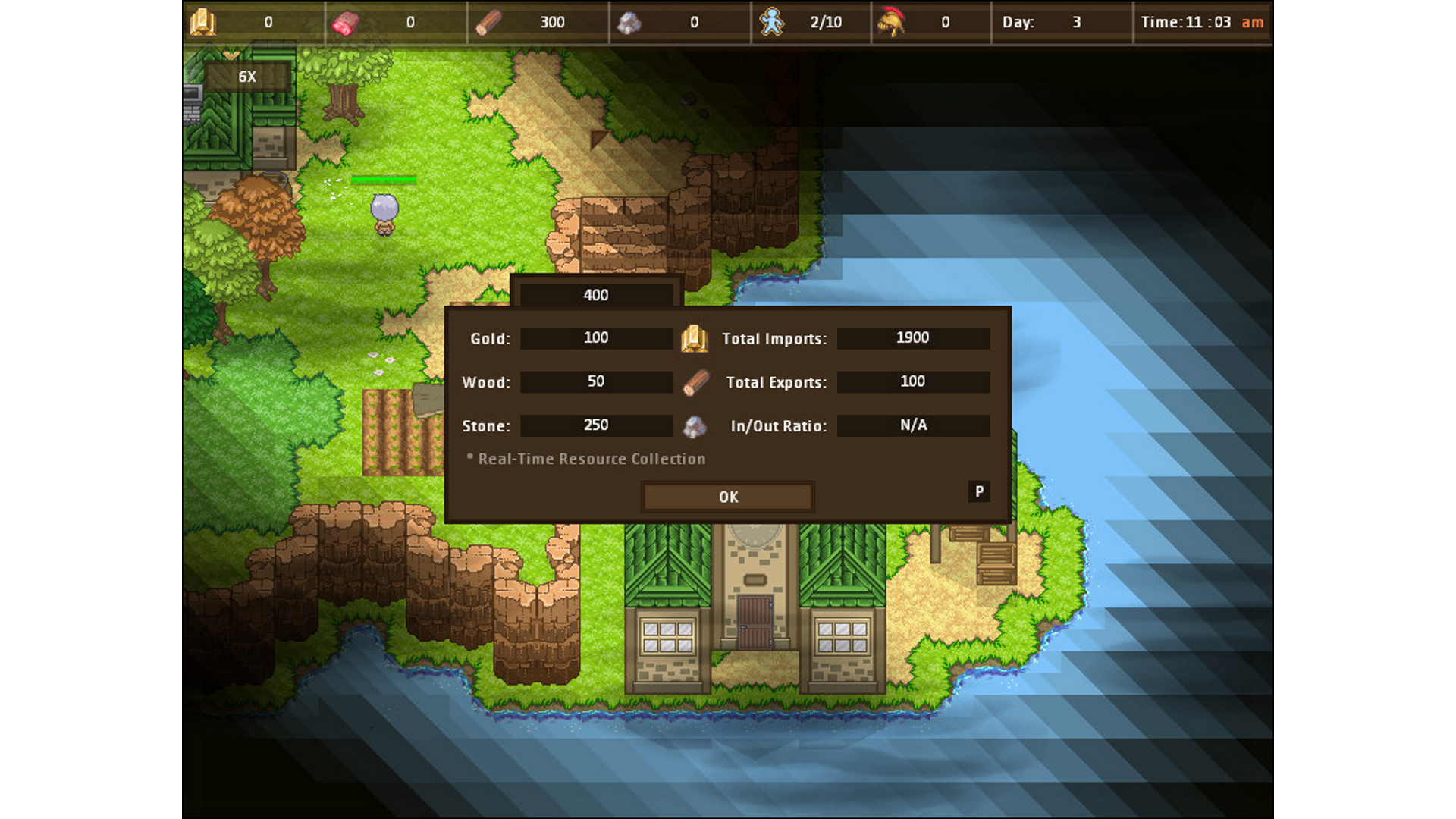The image size is (1456, 819).
Task: Click the Gold value field showing 100
Action: [x=596, y=338]
